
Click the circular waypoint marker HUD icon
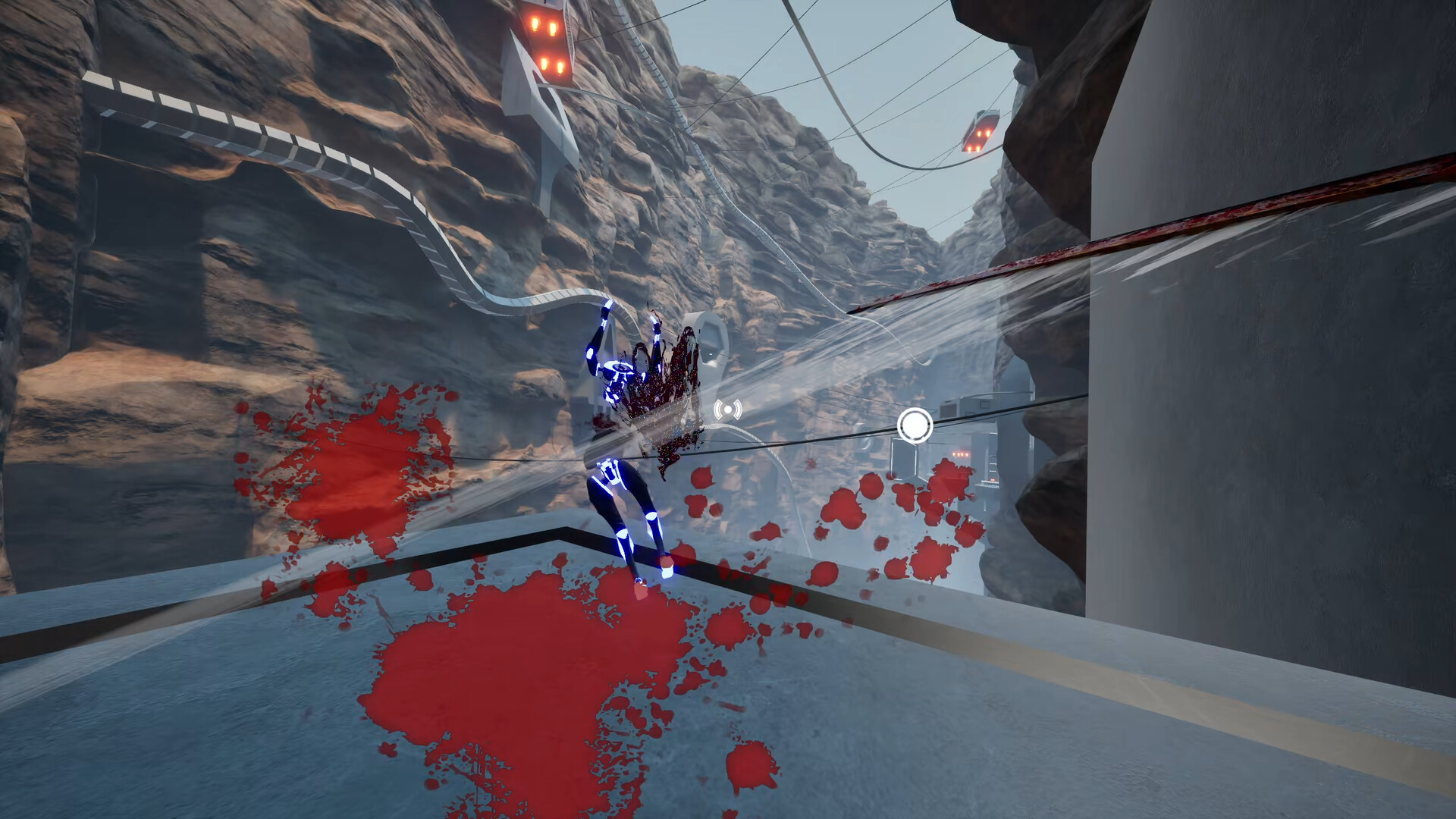point(915,425)
